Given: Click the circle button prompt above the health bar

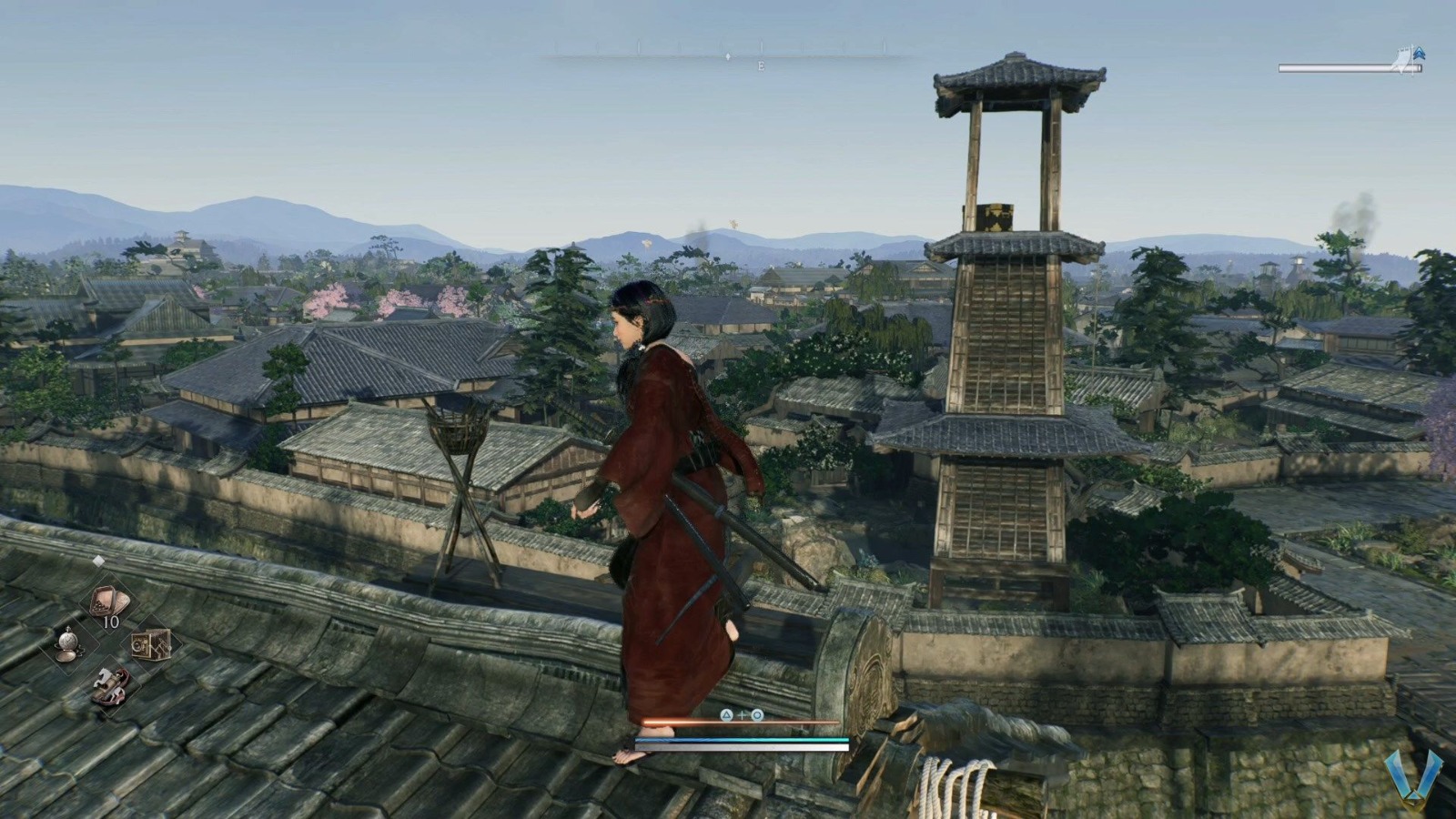Looking at the screenshot, I should pos(757,715).
